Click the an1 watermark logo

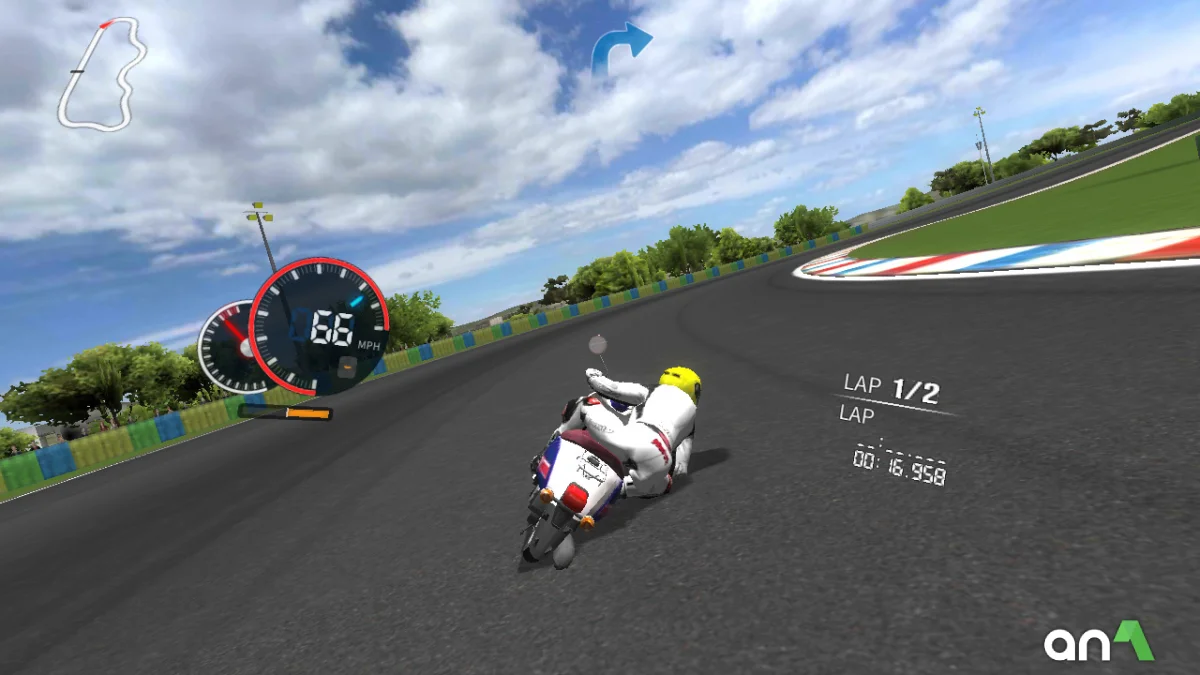[1098, 642]
